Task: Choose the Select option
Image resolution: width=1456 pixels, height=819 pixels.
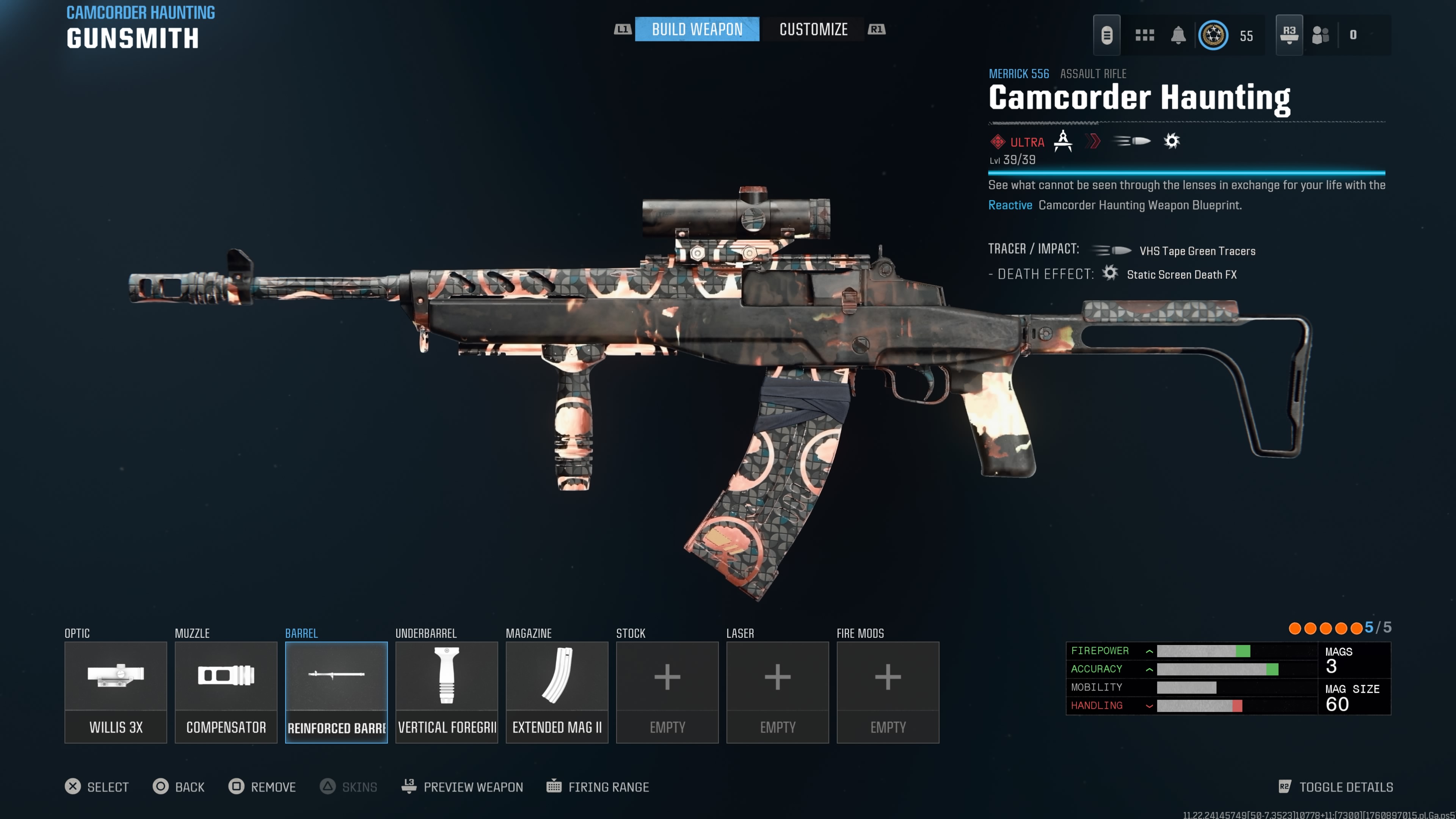Action: tap(97, 787)
